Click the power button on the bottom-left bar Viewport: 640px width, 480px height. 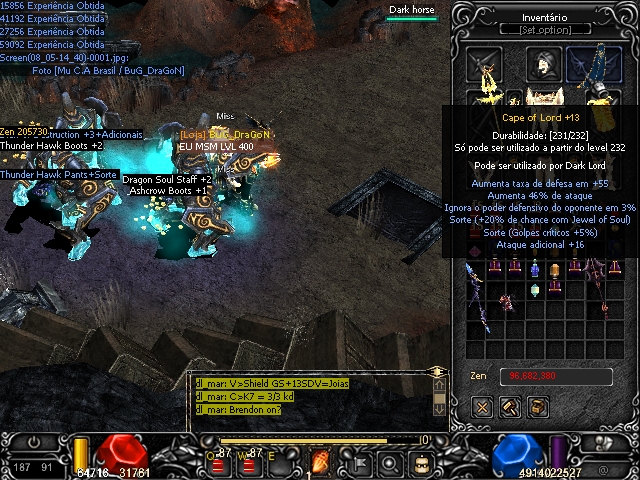point(35,442)
